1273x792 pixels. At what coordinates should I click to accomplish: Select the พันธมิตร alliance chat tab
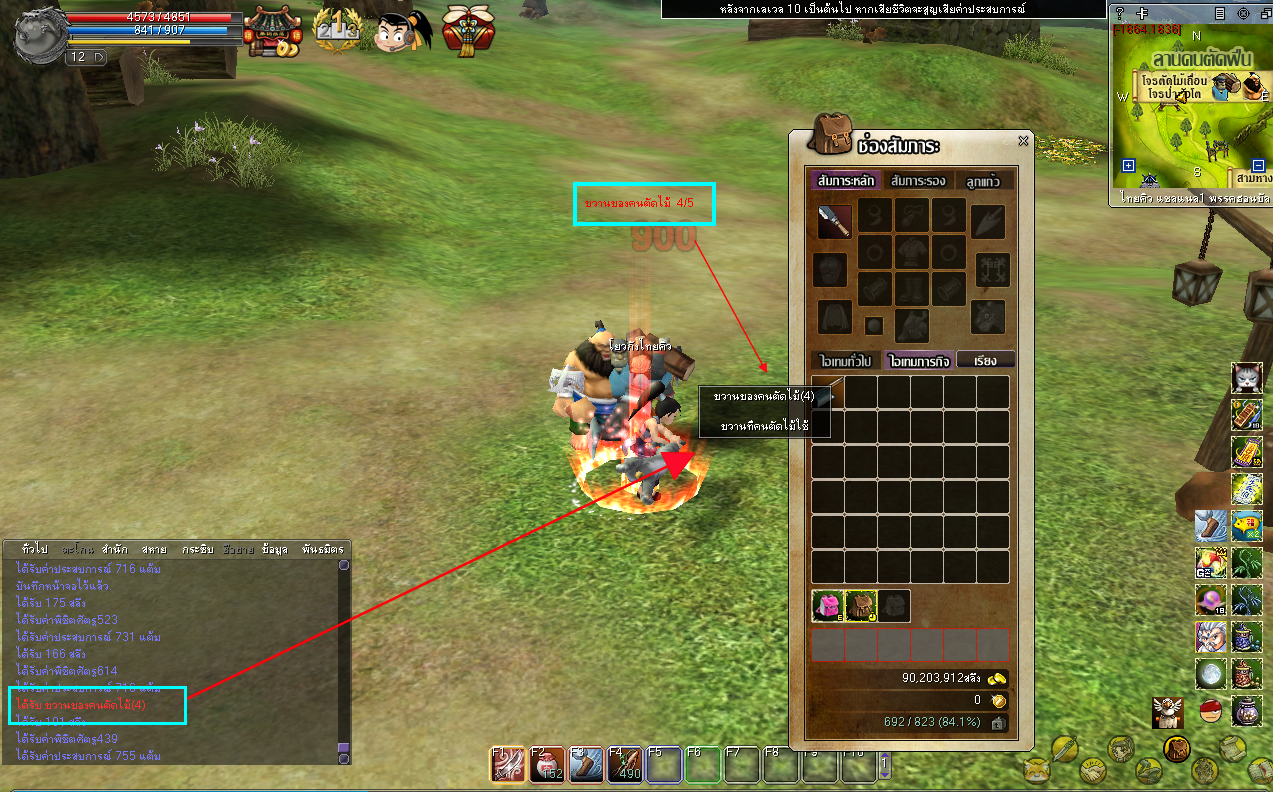322,550
